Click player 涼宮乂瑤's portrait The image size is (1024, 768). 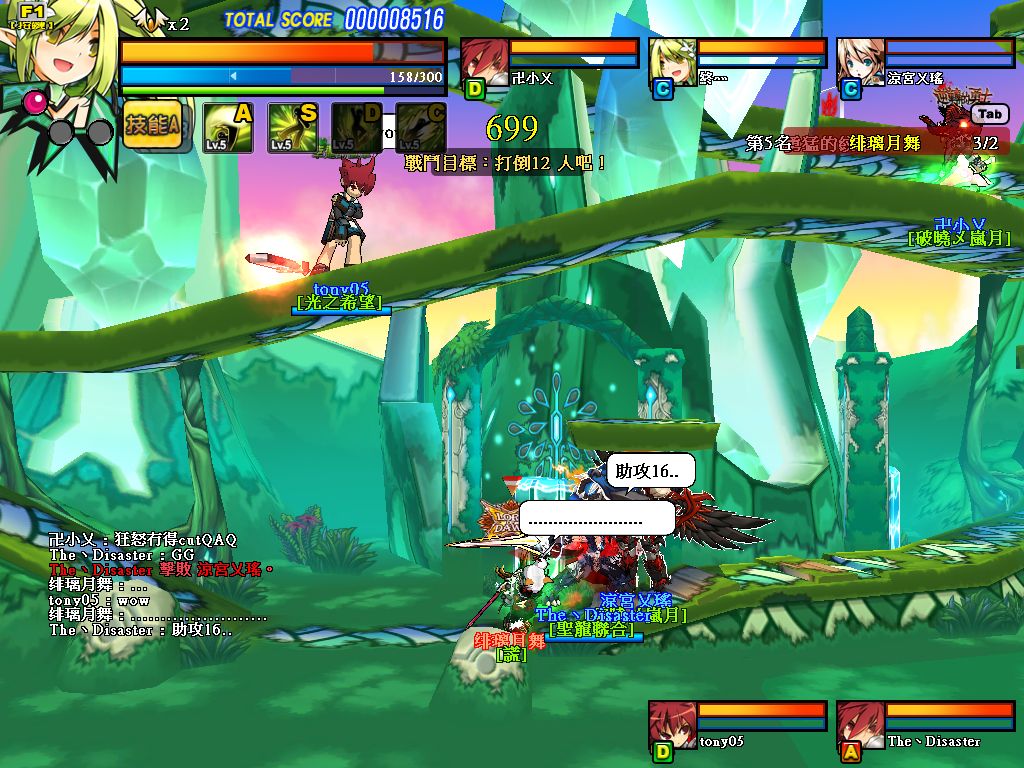860,62
